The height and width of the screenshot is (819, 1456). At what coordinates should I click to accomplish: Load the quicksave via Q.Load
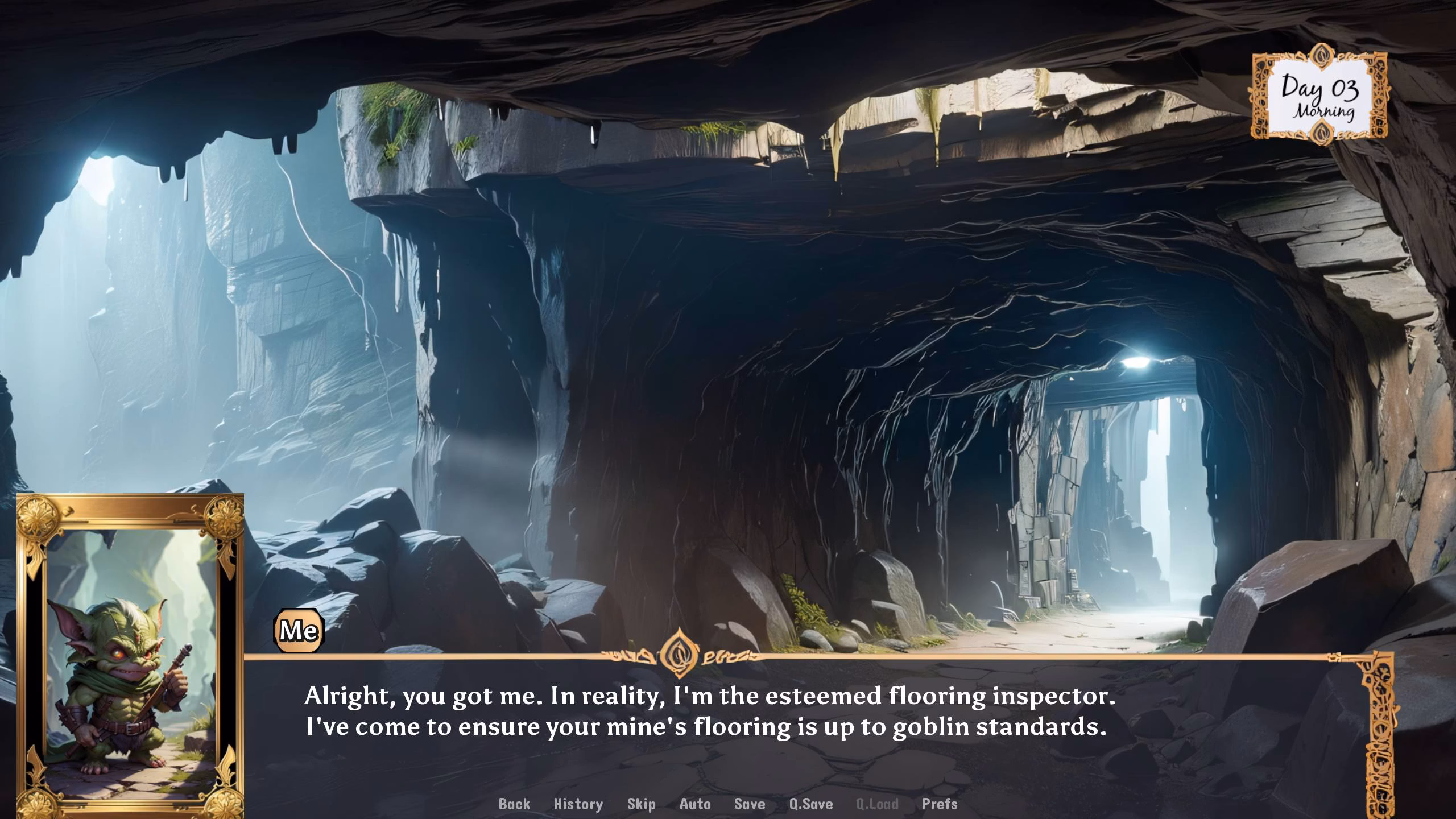[877, 804]
